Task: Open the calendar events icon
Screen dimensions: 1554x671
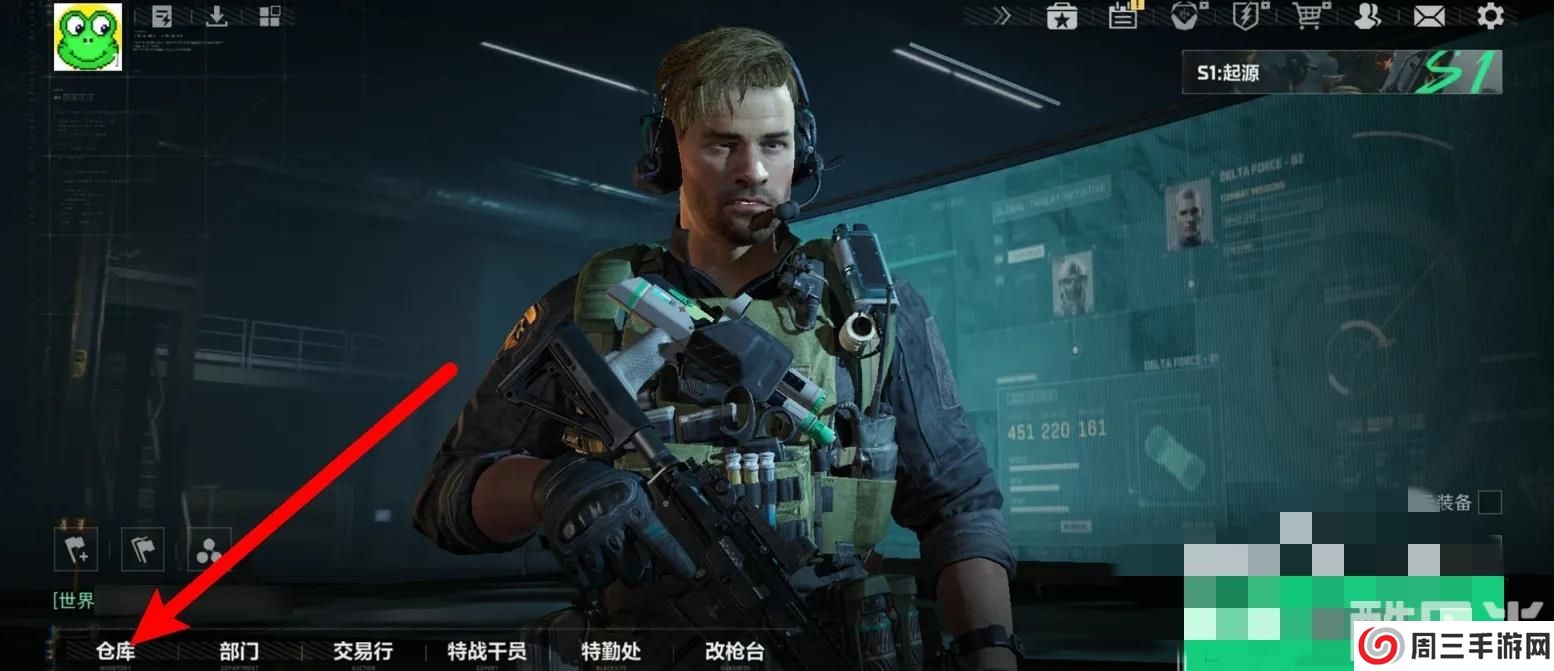Action: pyautogui.click(x=1124, y=16)
